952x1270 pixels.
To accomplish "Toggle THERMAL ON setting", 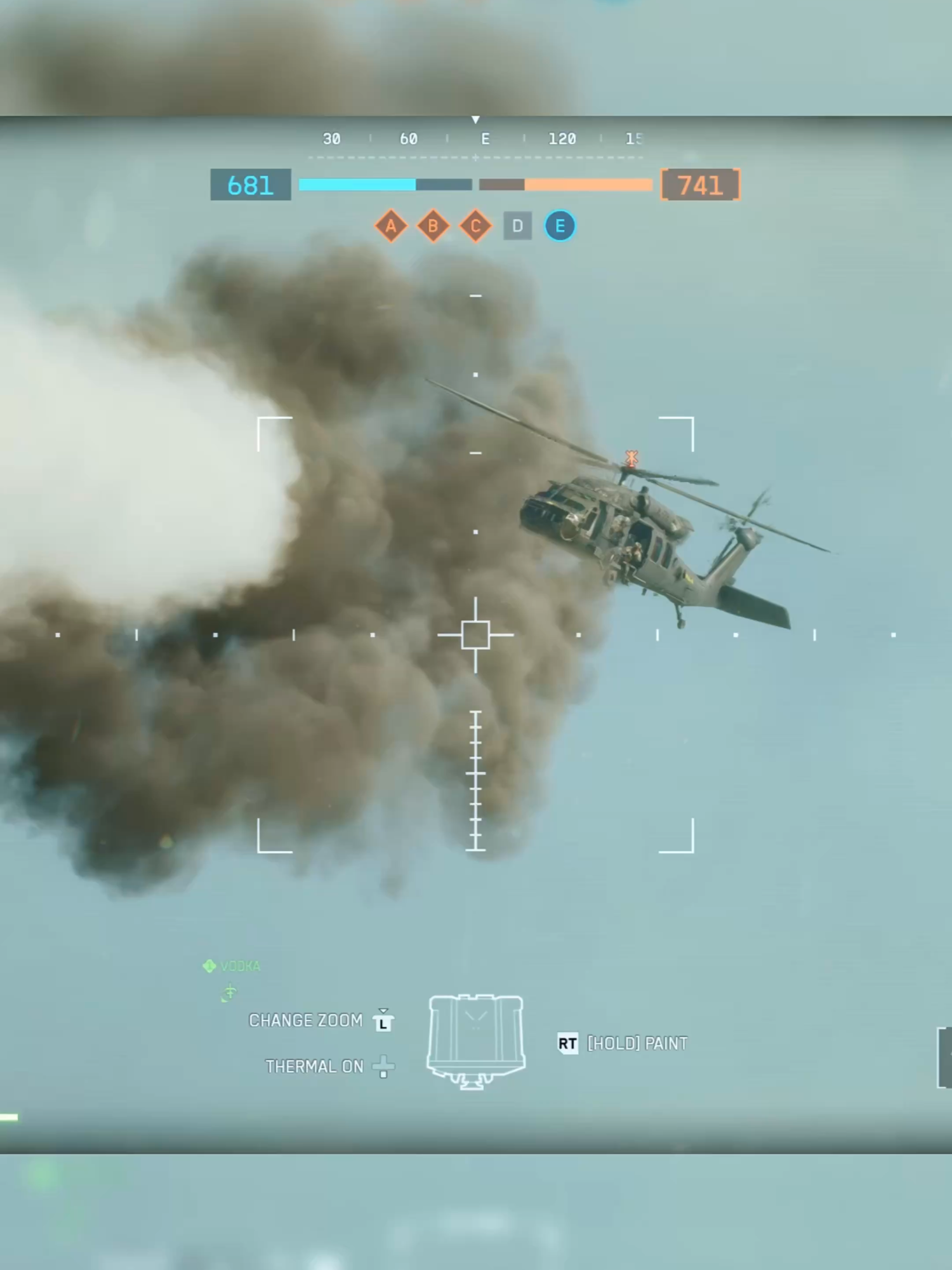I will click(x=314, y=1067).
